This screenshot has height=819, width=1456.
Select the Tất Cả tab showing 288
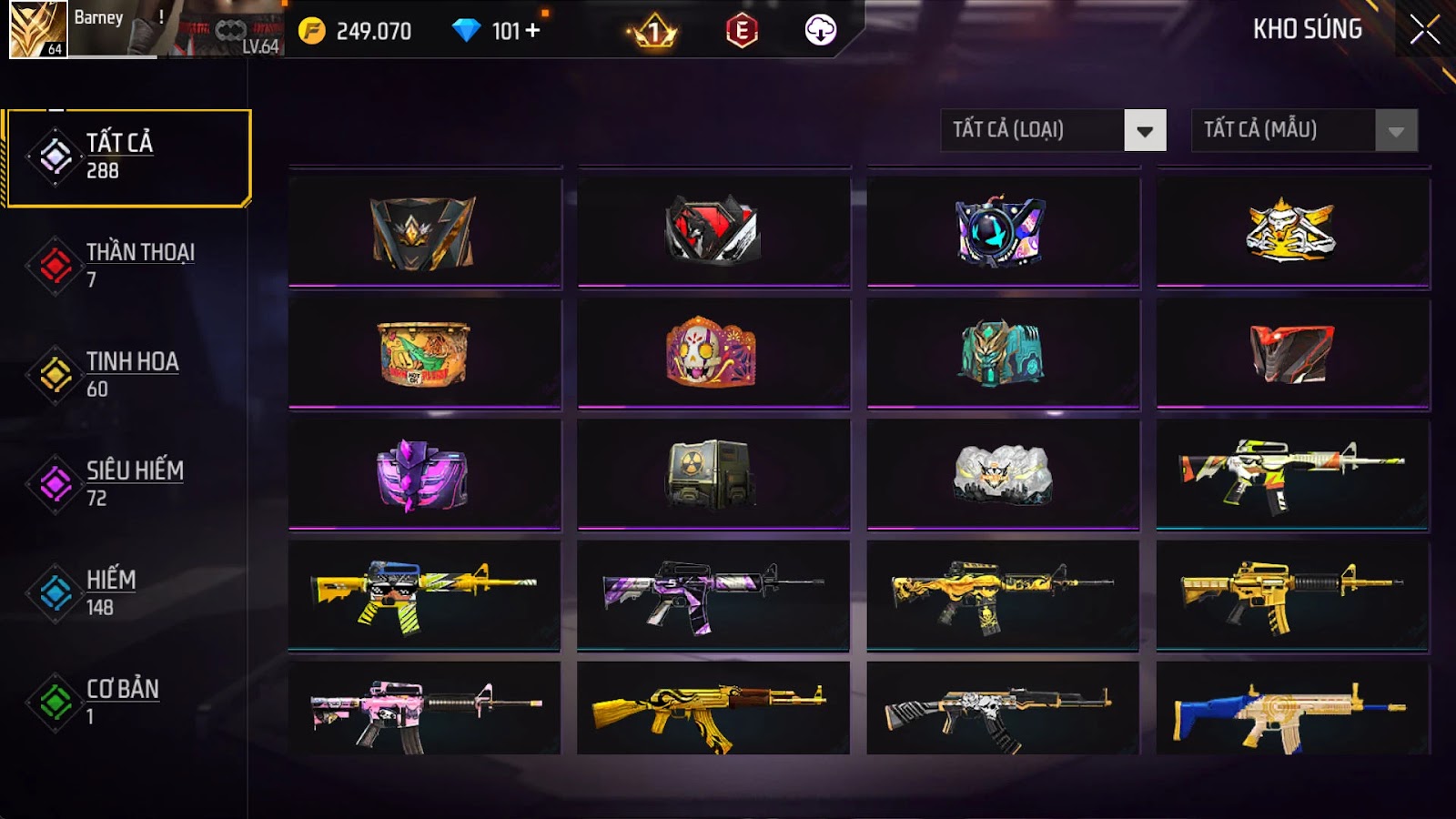(127, 157)
